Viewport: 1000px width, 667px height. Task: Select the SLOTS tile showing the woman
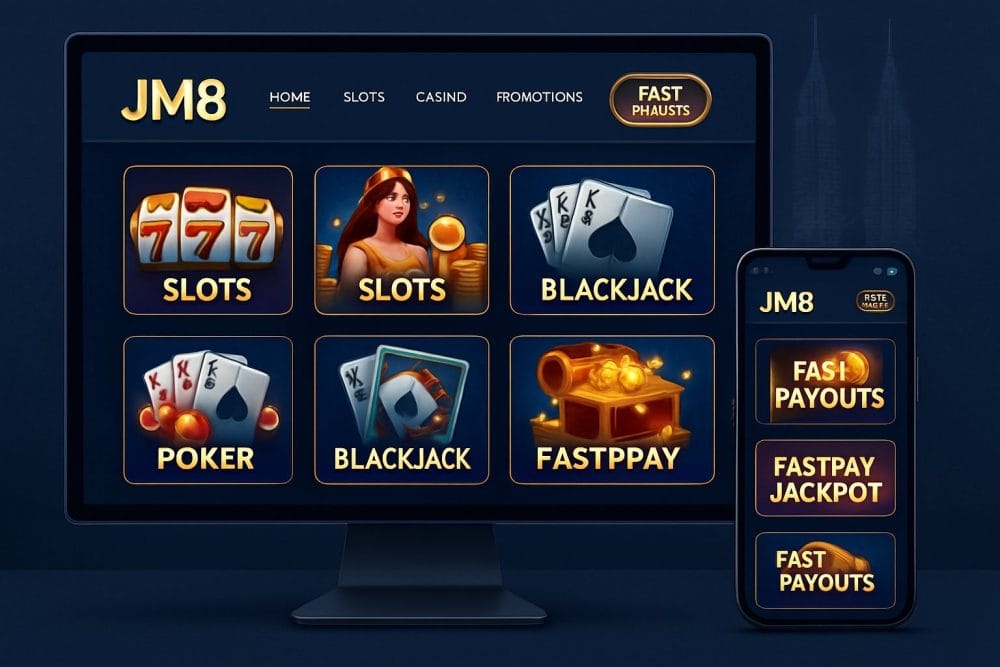point(401,240)
